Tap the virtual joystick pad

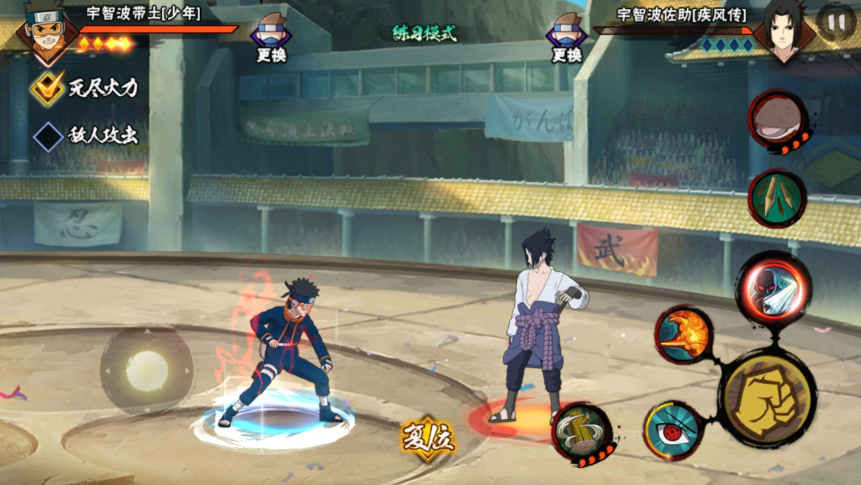(147, 368)
